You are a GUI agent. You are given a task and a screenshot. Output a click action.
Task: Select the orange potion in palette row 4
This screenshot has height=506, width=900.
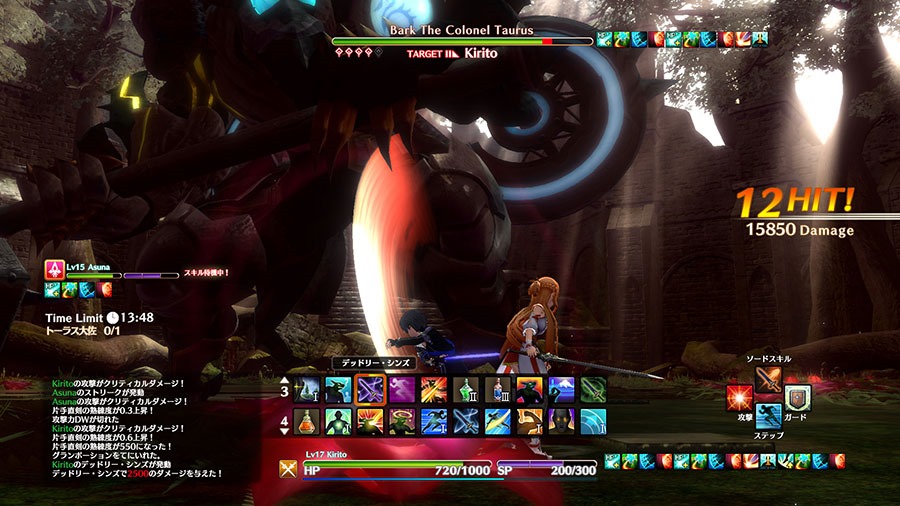[307, 421]
